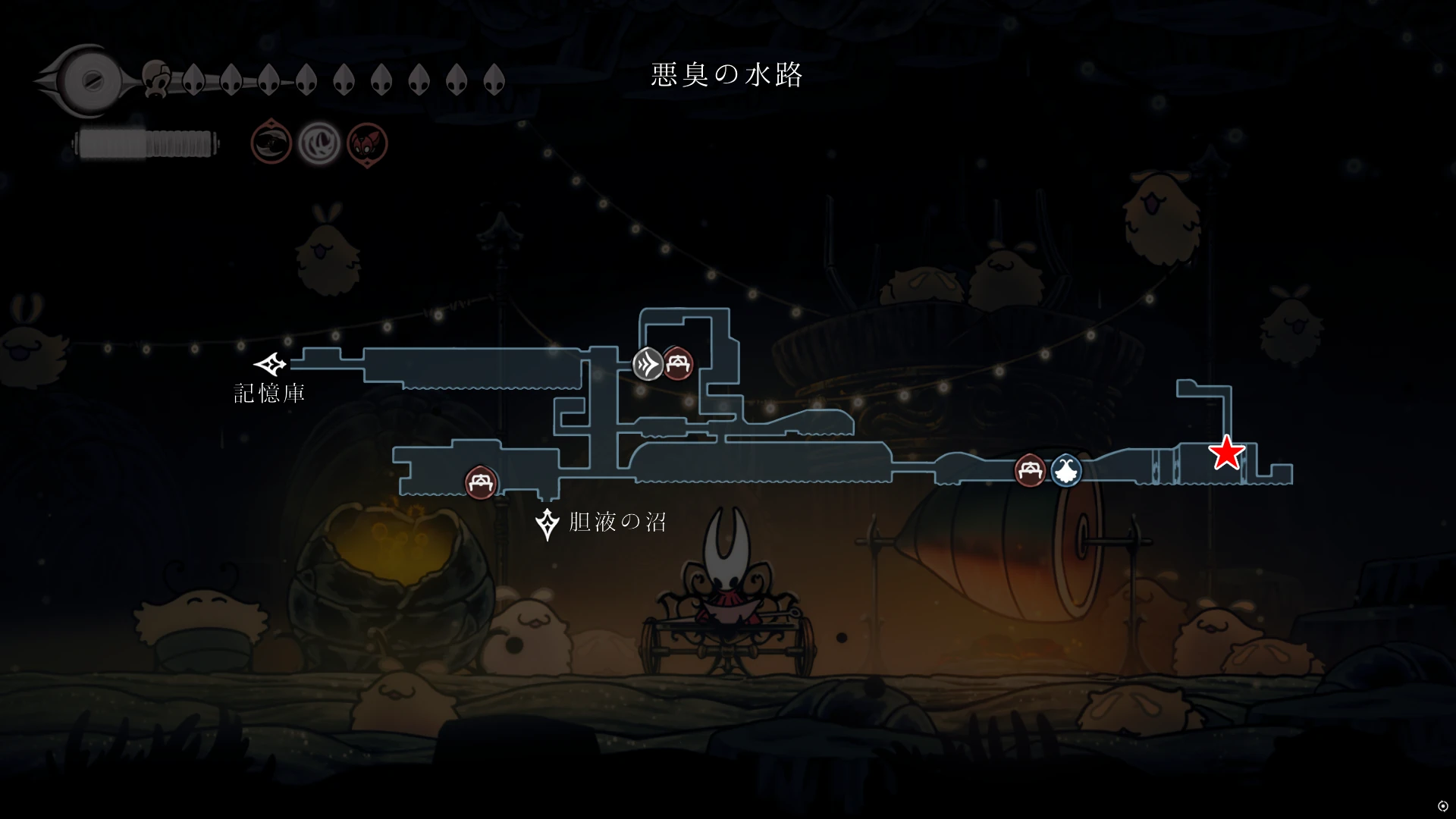This screenshot has width=1456, height=819.
Task: Select the 記憶庫 area exit label
Action: tap(269, 393)
